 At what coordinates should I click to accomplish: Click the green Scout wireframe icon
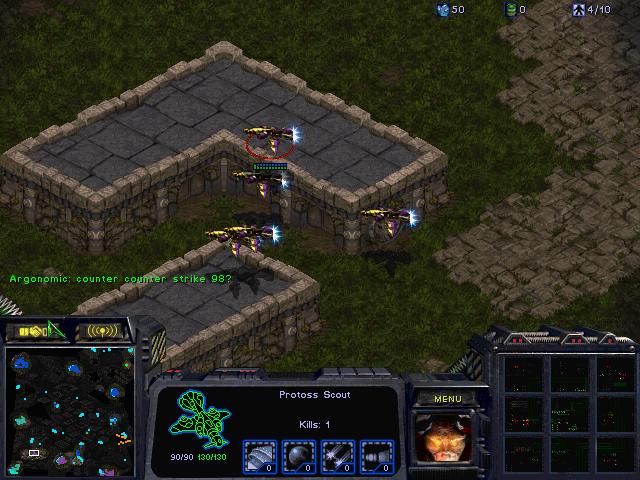point(199,419)
